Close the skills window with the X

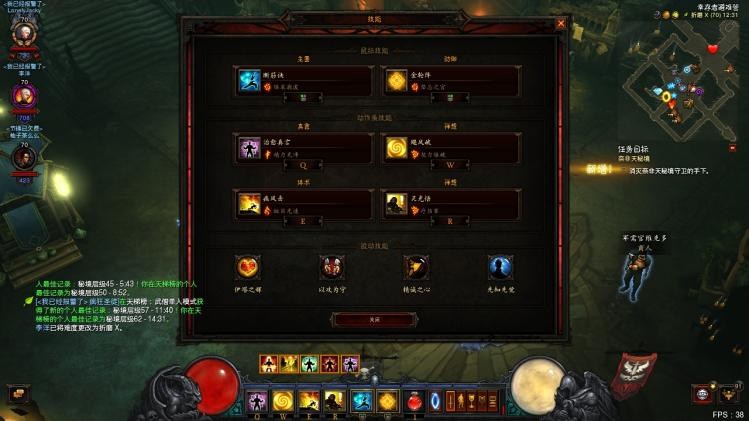561,24
